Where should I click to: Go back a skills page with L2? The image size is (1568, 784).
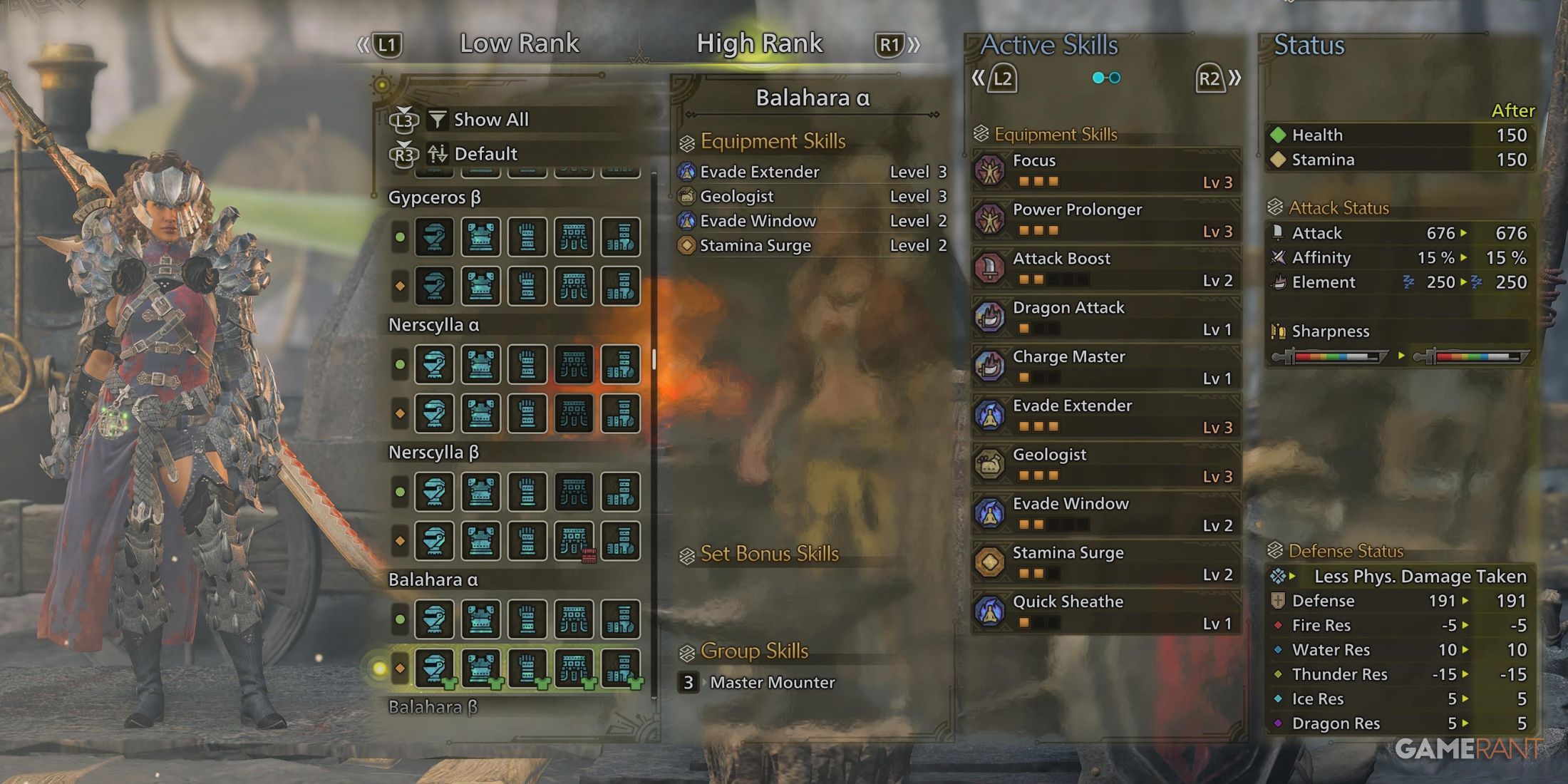click(x=1004, y=80)
